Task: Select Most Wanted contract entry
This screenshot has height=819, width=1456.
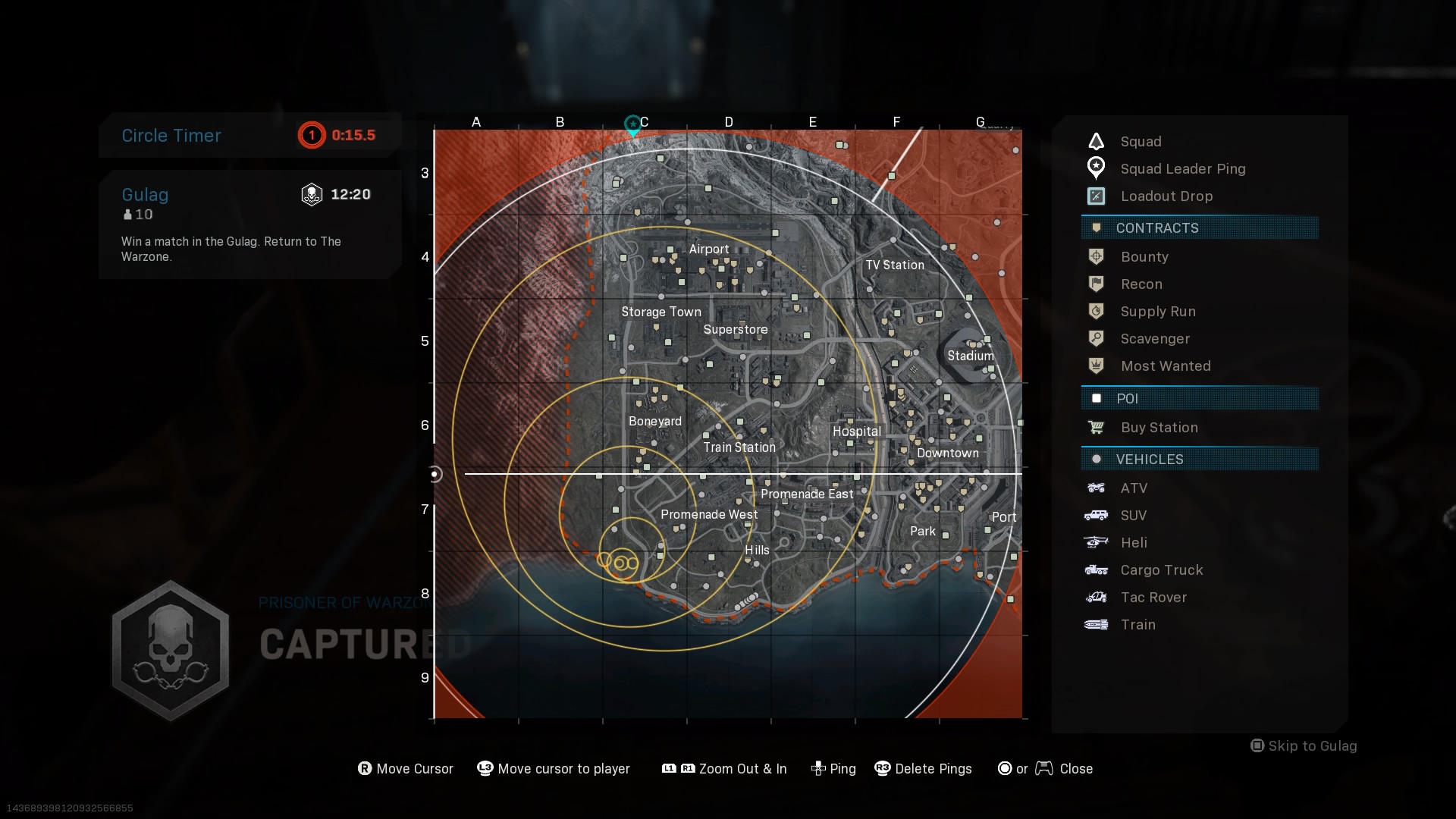Action: tap(1166, 366)
